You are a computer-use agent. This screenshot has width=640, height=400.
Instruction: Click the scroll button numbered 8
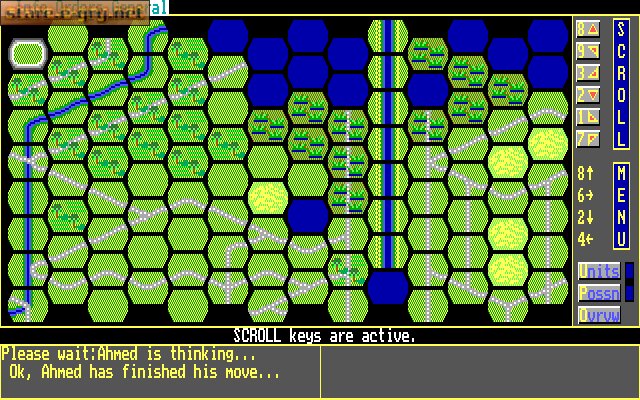point(587,29)
